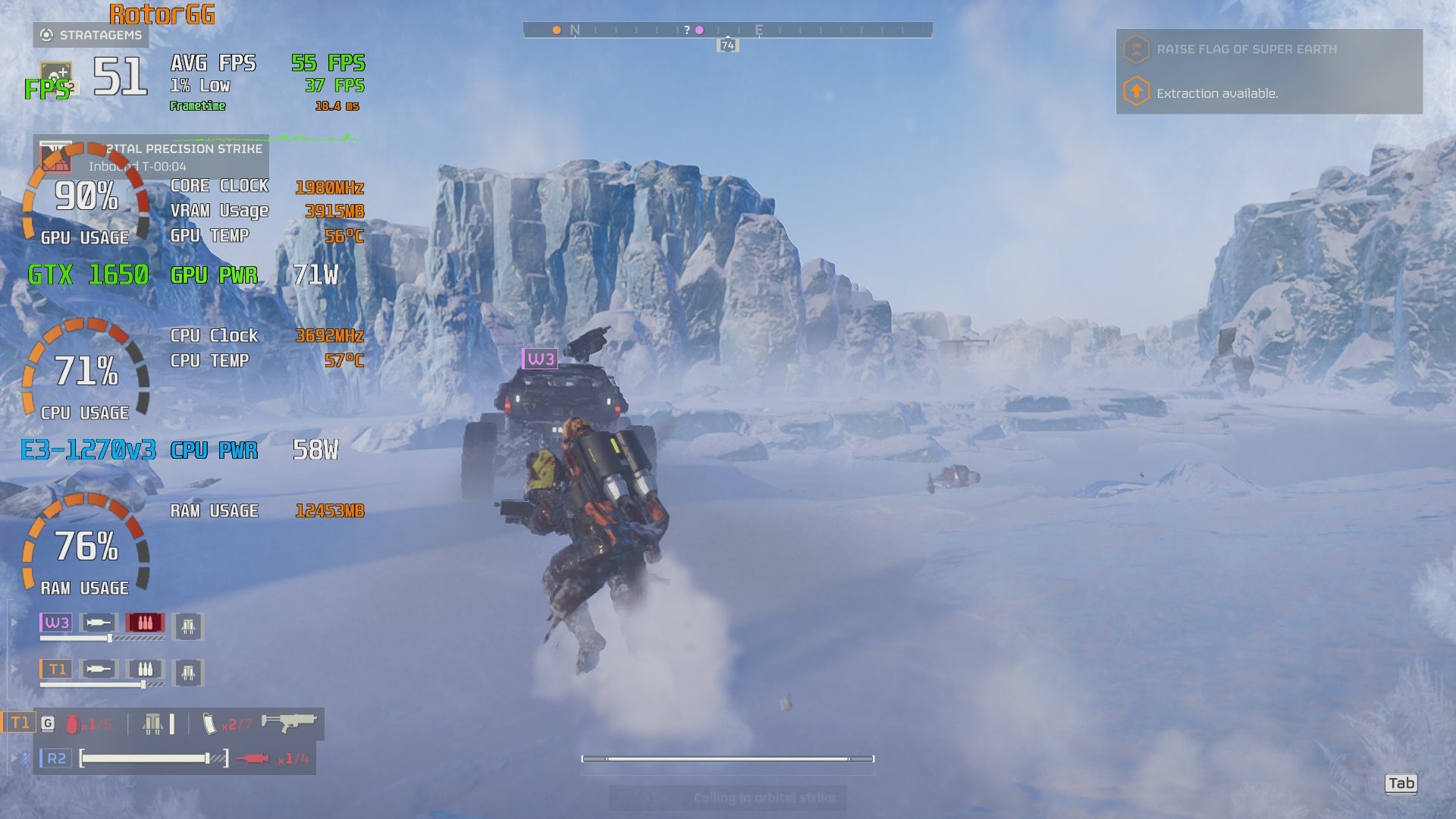Click the Raise Flag of Super Earth objective

1246,49
